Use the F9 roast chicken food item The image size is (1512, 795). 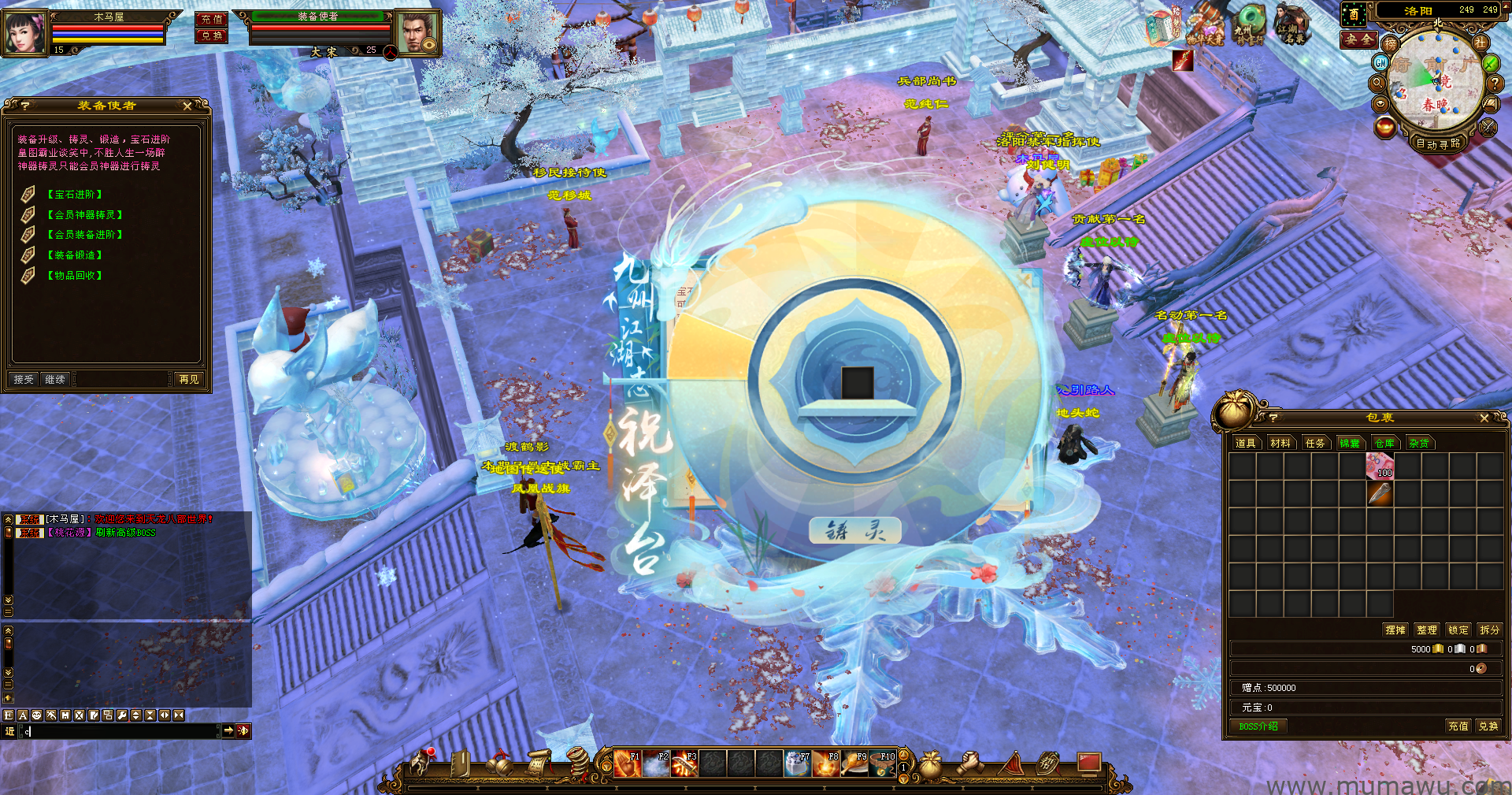point(855,764)
